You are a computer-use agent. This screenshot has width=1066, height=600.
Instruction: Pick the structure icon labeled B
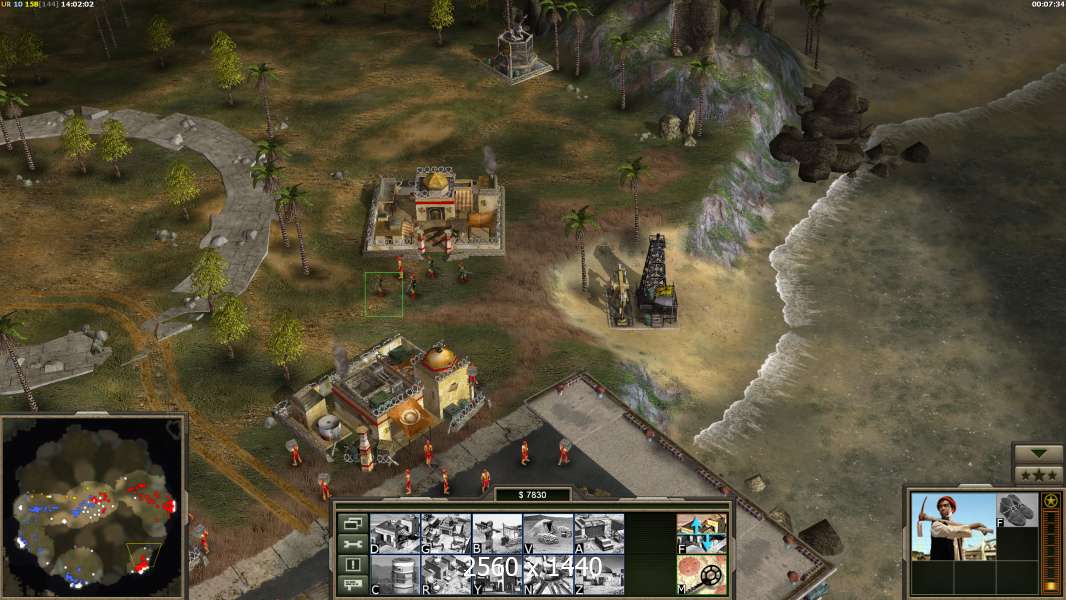(x=496, y=533)
